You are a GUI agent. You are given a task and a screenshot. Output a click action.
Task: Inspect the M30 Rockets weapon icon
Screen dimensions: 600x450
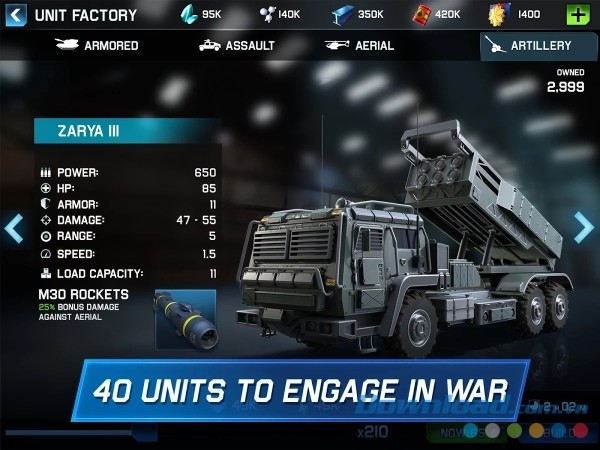(185, 319)
